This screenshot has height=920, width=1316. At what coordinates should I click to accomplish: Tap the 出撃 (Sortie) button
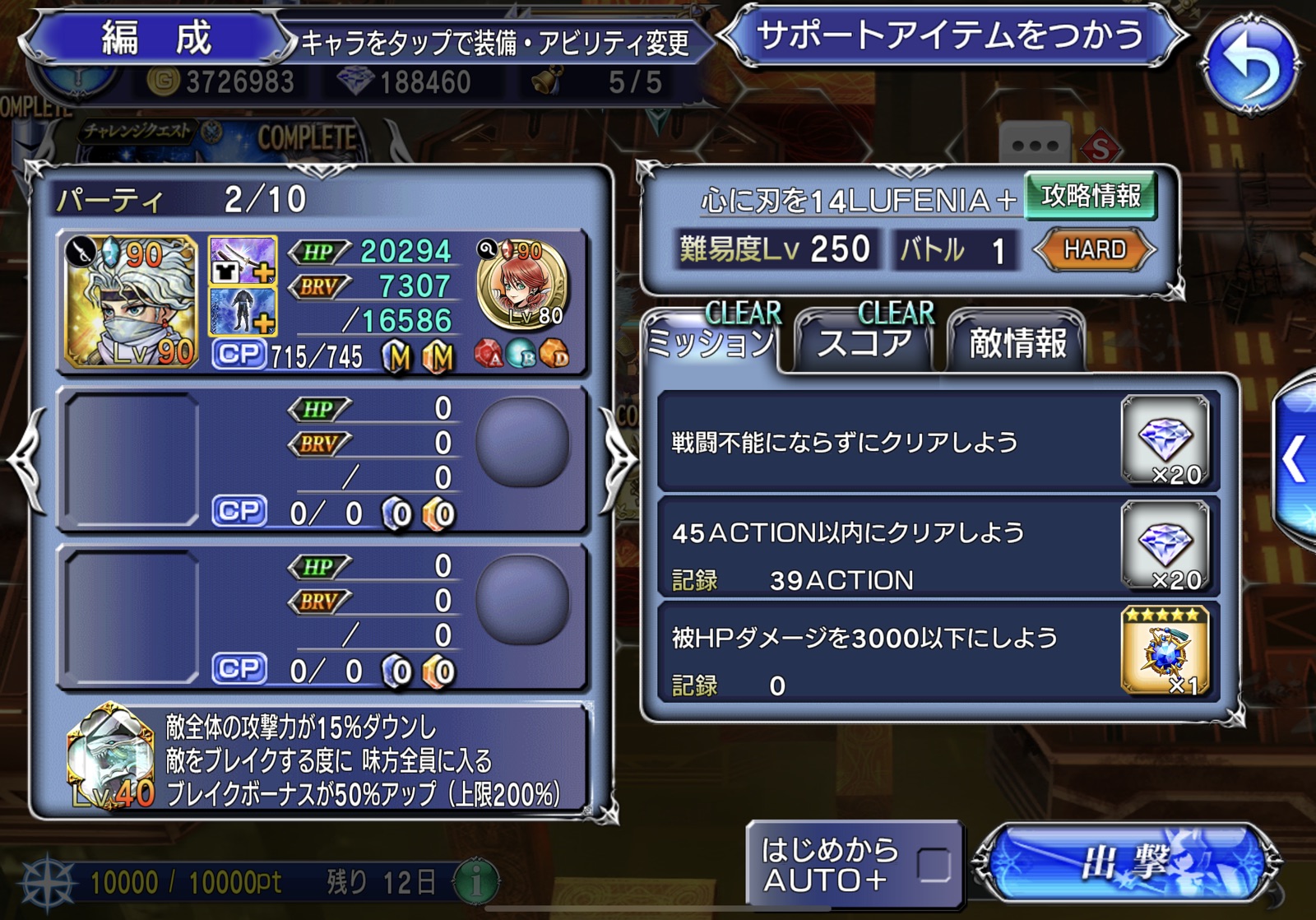point(1127,863)
